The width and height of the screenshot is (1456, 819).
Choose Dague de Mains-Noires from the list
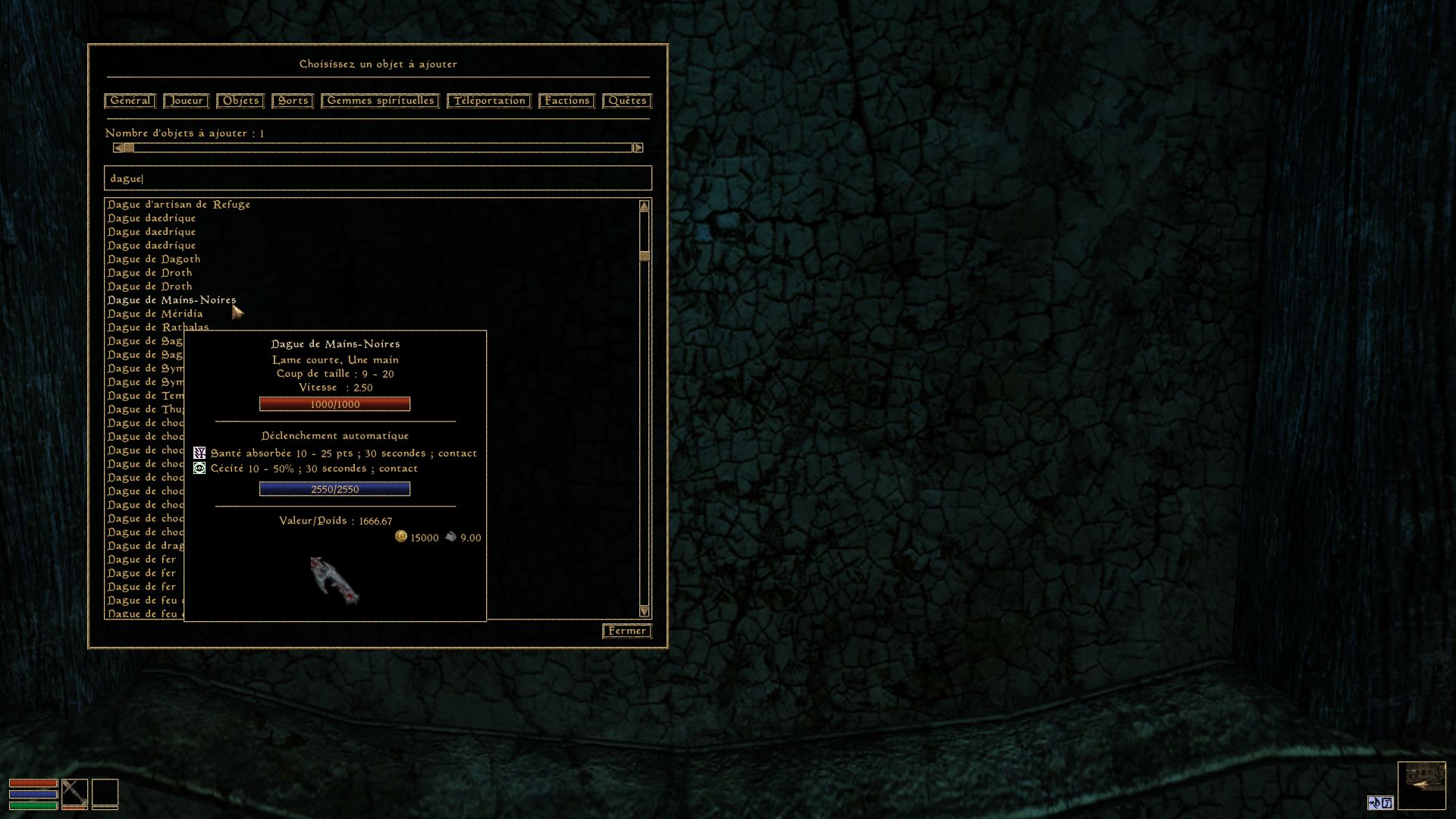pyautogui.click(x=171, y=300)
